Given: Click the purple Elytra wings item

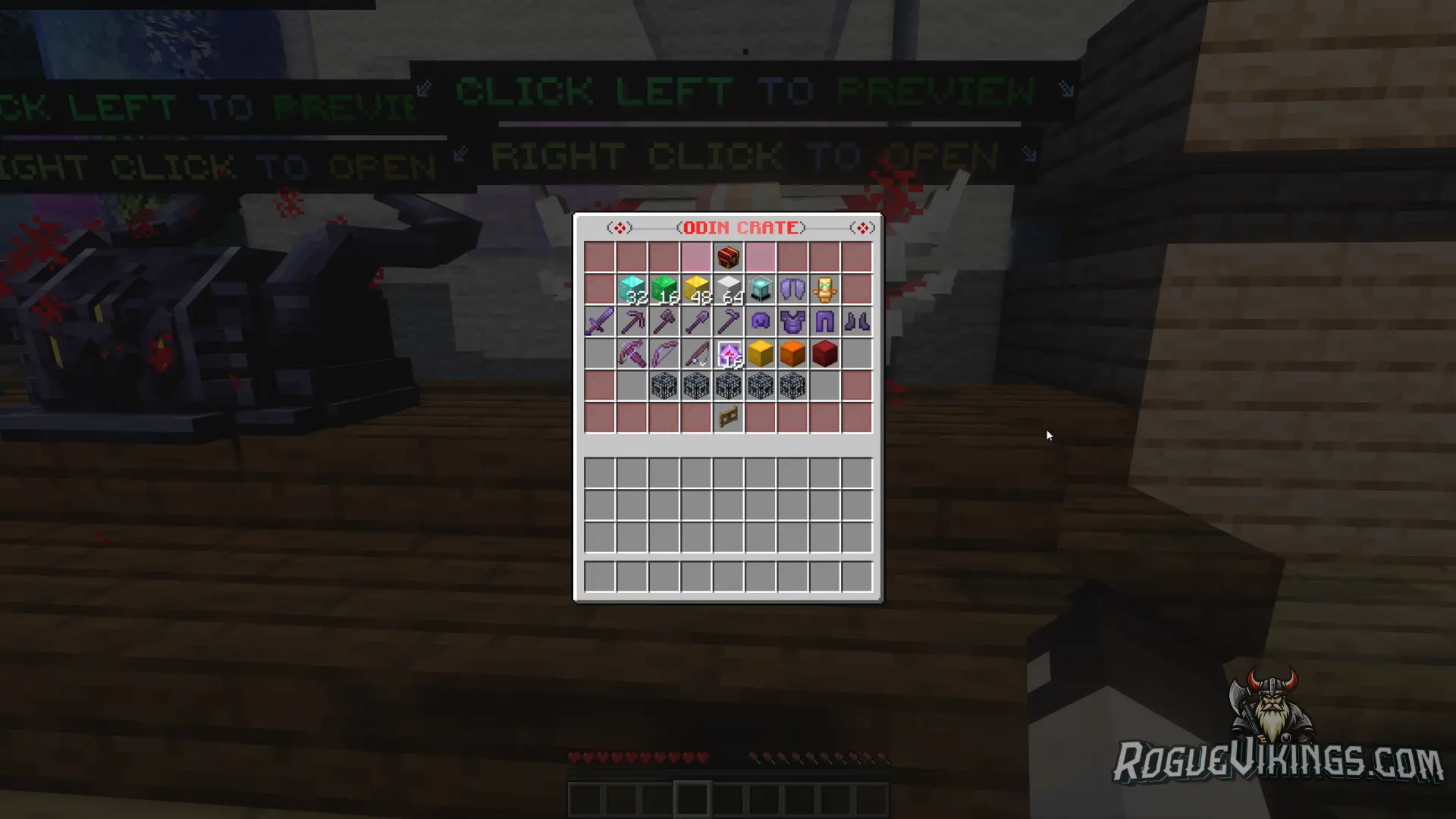Looking at the screenshot, I should 793,288.
